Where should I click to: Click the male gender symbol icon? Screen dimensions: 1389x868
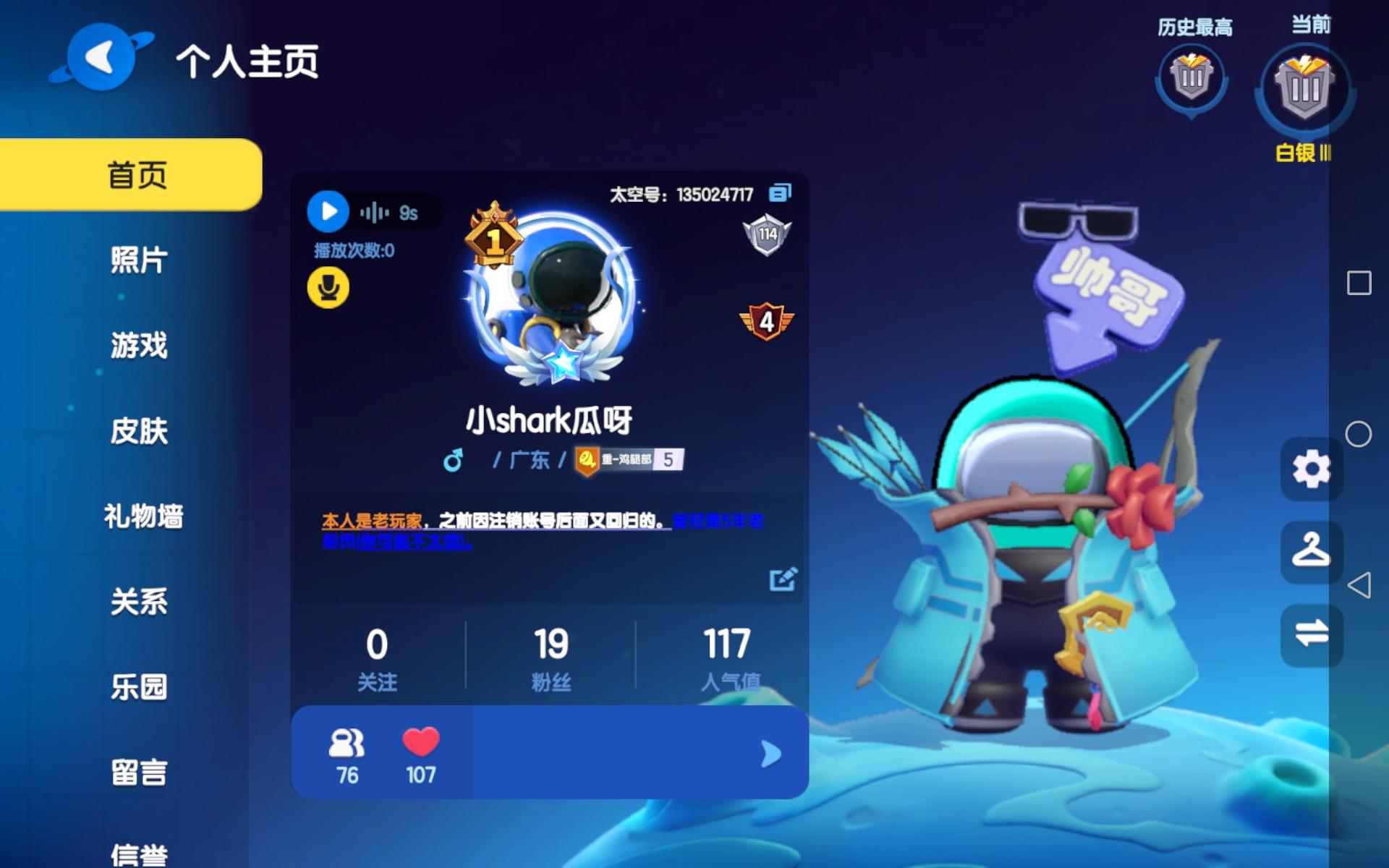(454, 459)
